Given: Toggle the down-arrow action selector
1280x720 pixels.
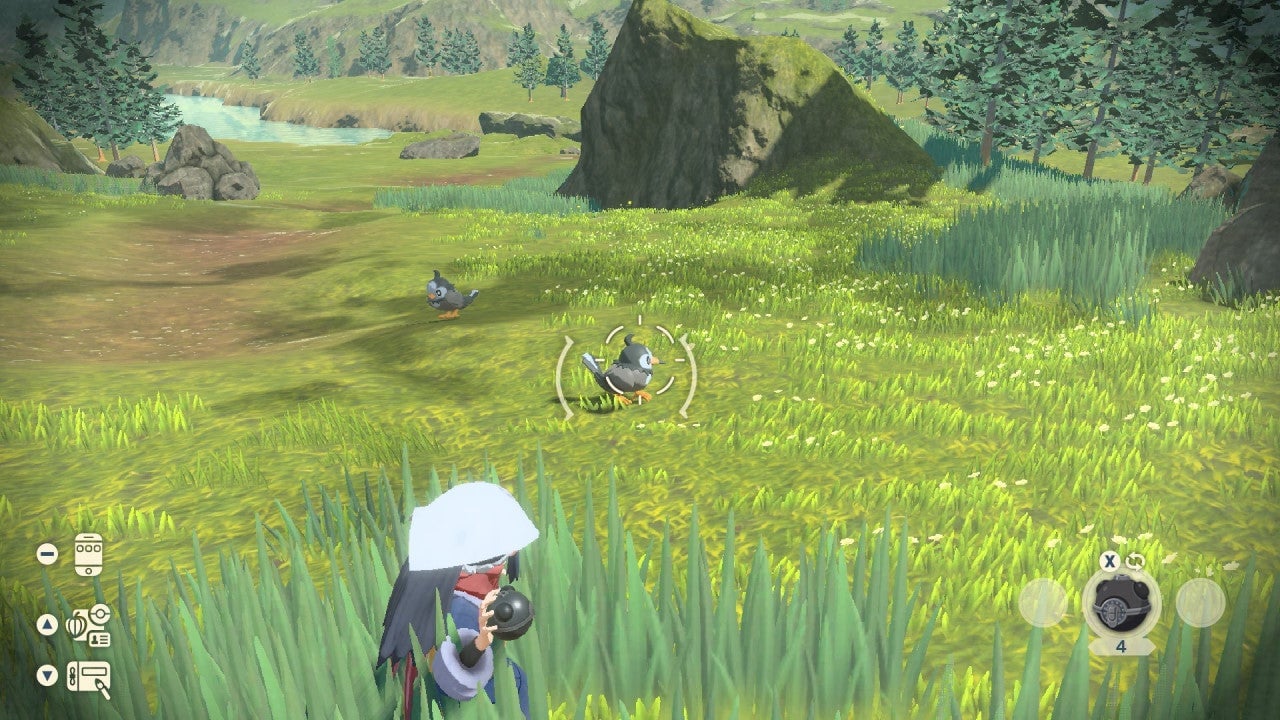Looking at the screenshot, I should (x=46, y=673).
